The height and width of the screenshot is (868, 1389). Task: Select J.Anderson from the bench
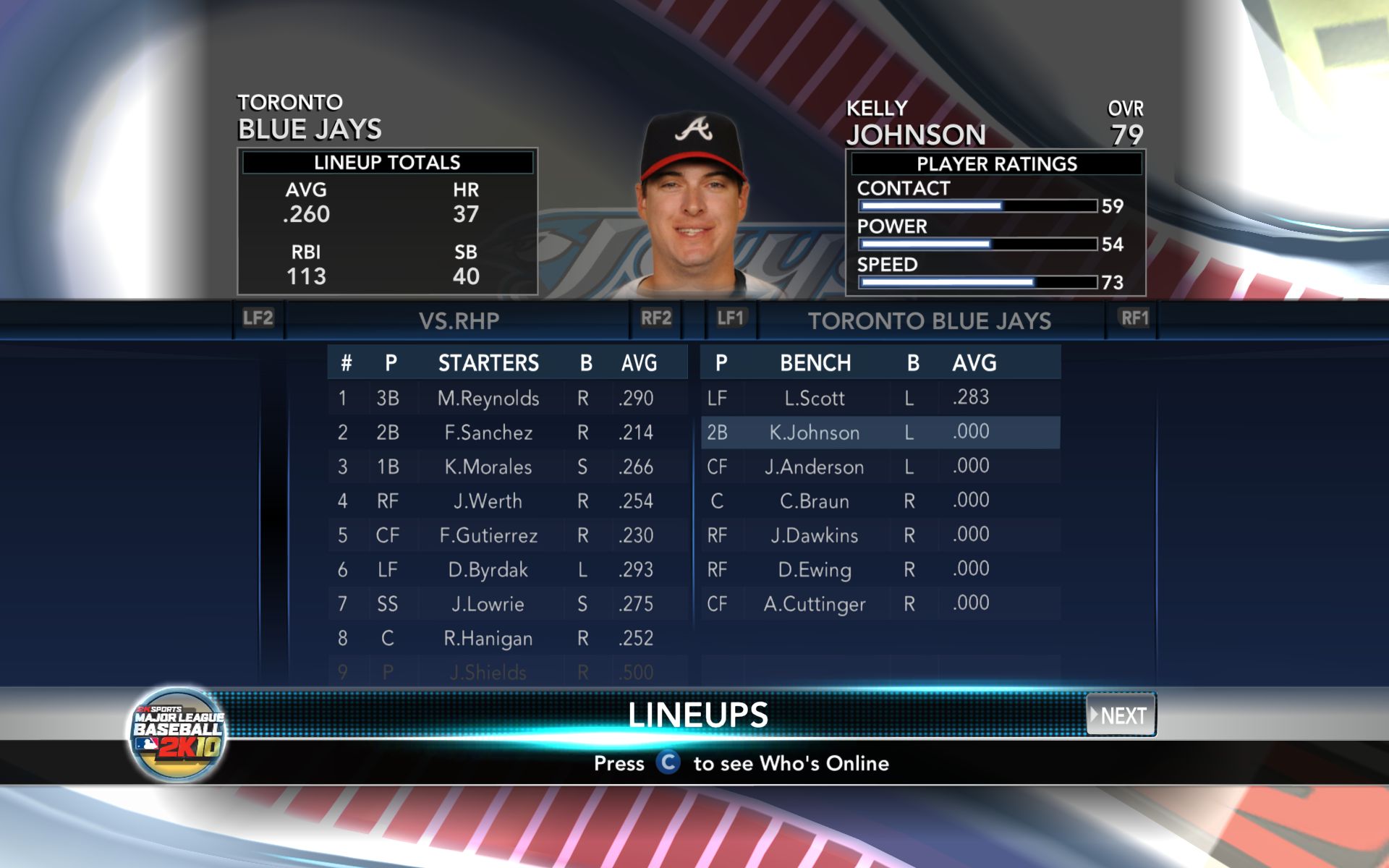tap(815, 467)
